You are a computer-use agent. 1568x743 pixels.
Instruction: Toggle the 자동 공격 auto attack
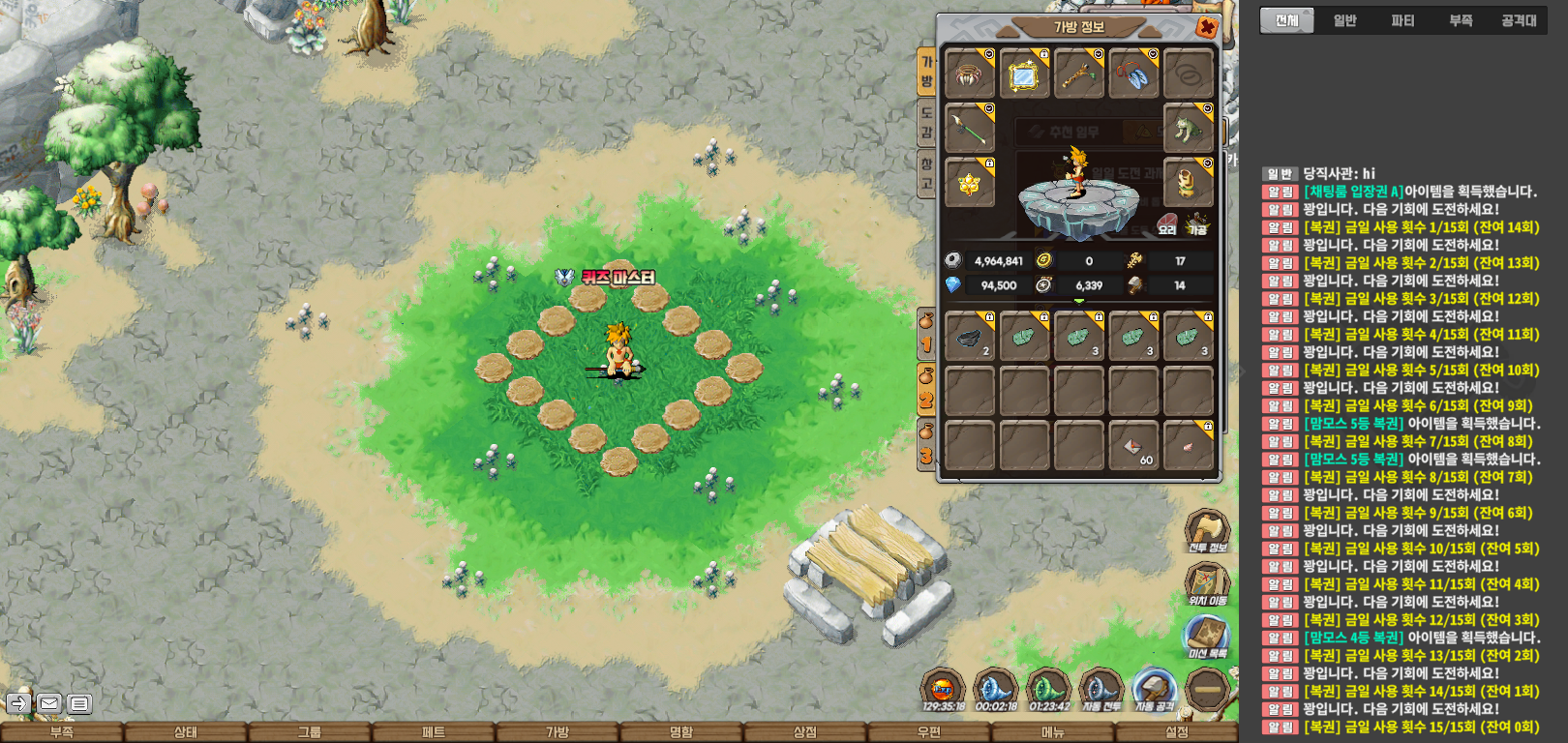point(1154,691)
